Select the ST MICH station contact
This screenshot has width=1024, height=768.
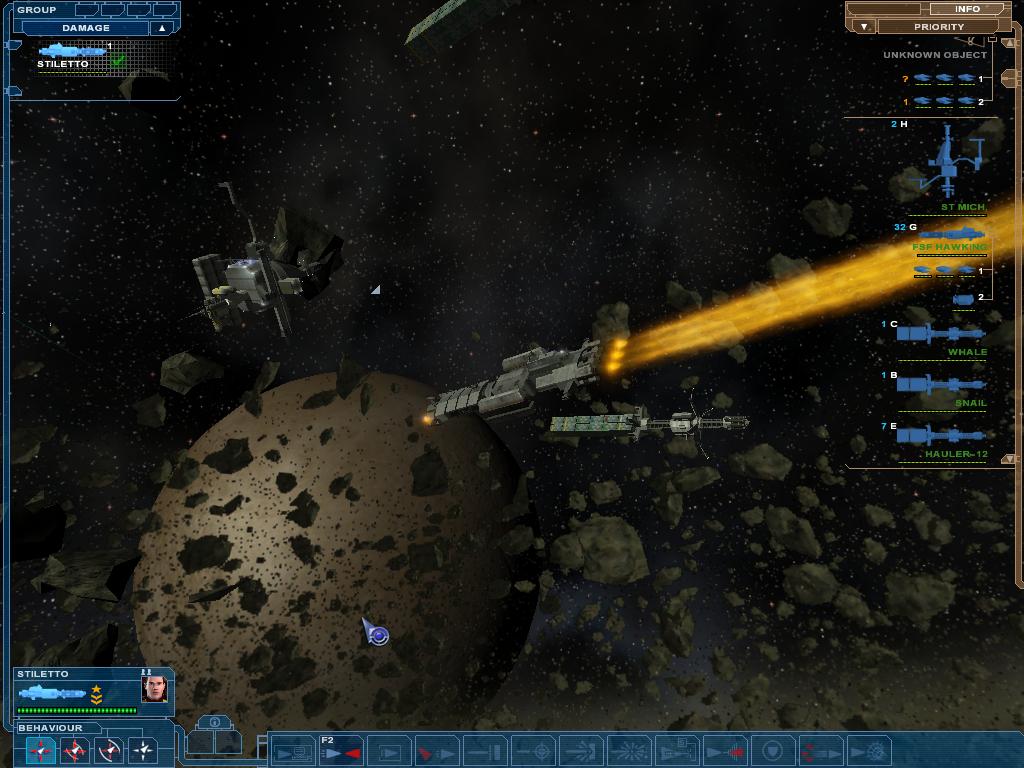tap(950, 170)
